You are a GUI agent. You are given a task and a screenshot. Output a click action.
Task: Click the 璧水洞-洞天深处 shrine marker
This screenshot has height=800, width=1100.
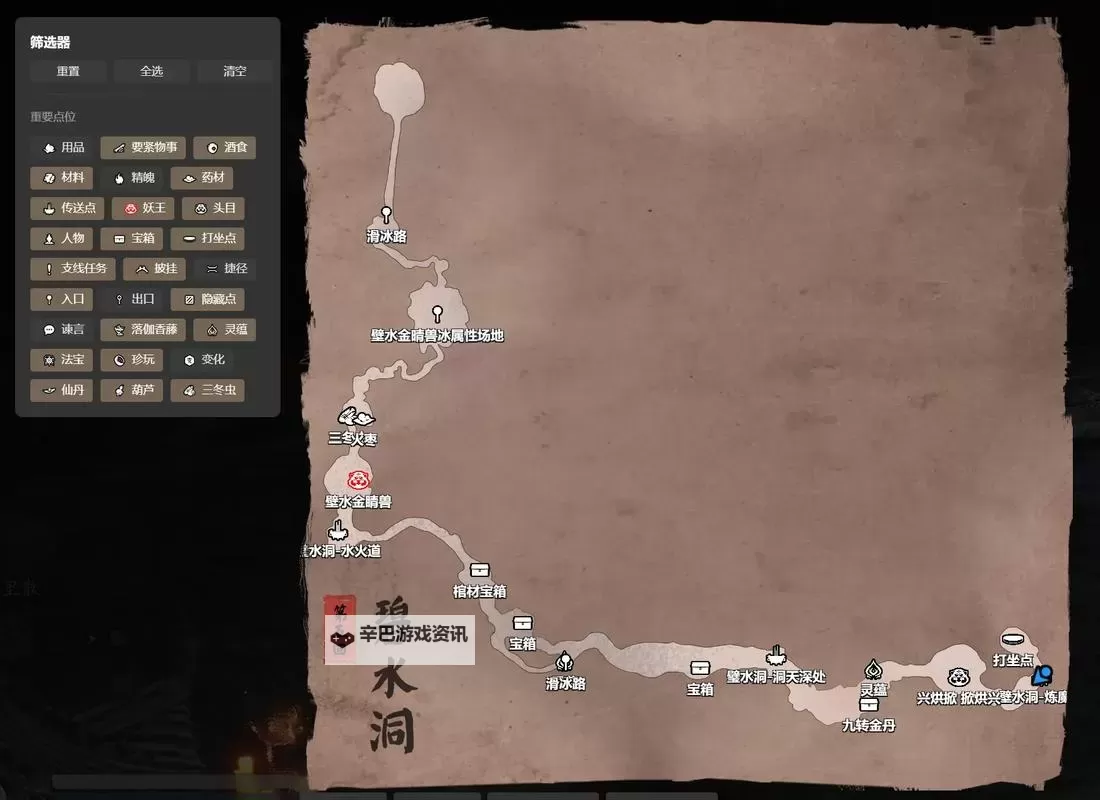(775, 656)
